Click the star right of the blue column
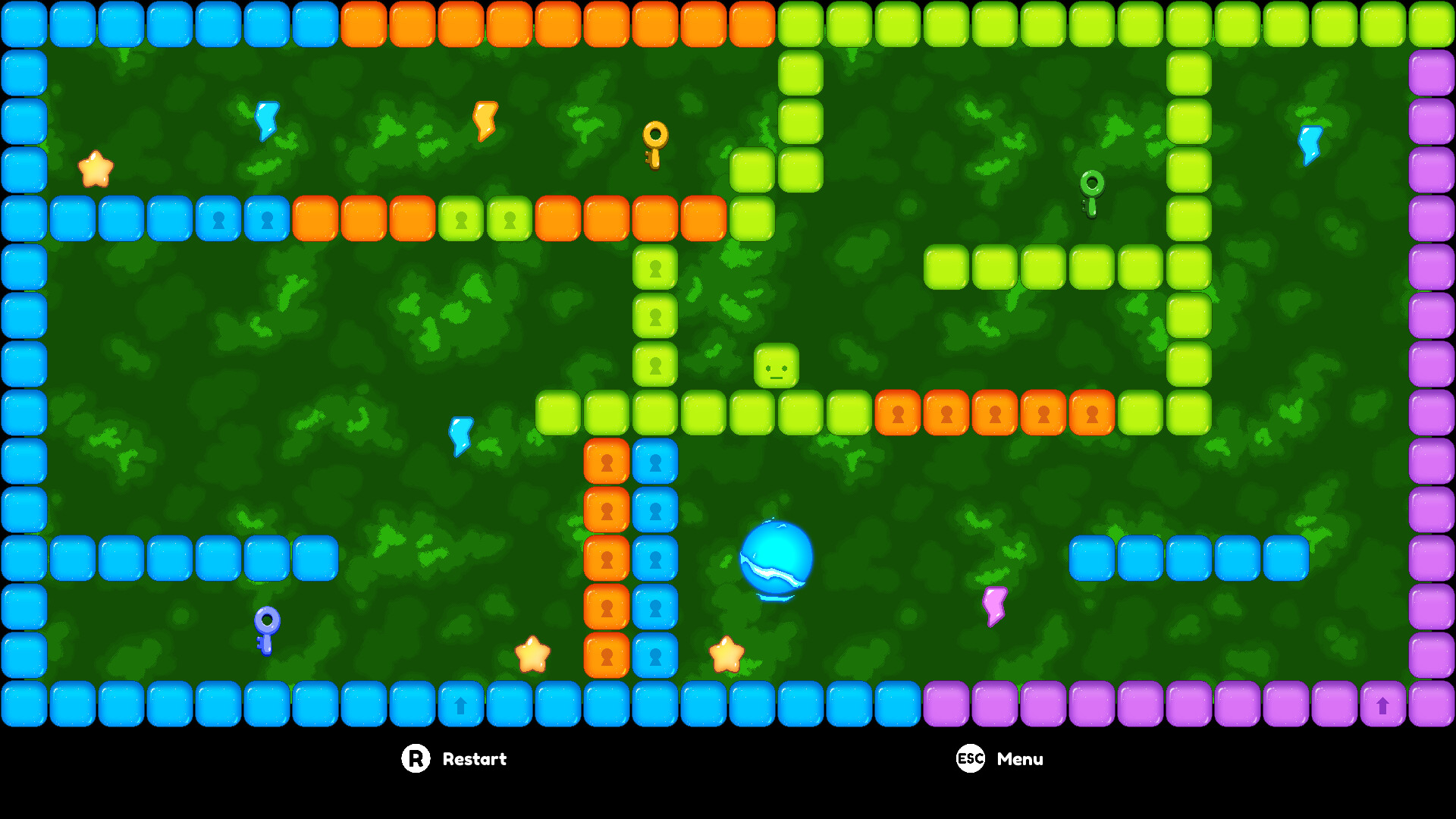The image size is (1456, 819). [x=725, y=655]
